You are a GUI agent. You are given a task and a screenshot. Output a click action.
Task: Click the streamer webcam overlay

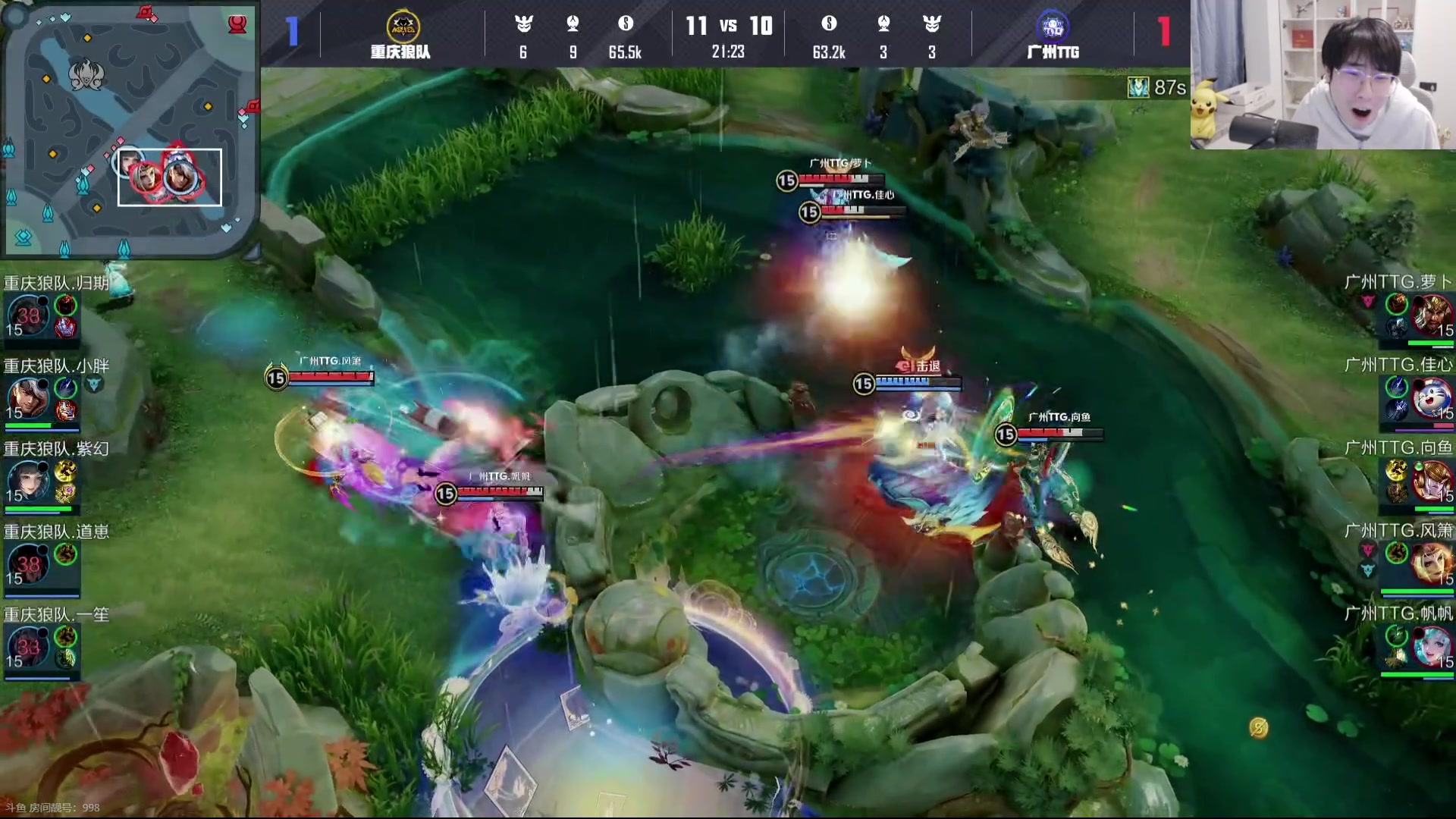tap(1323, 74)
